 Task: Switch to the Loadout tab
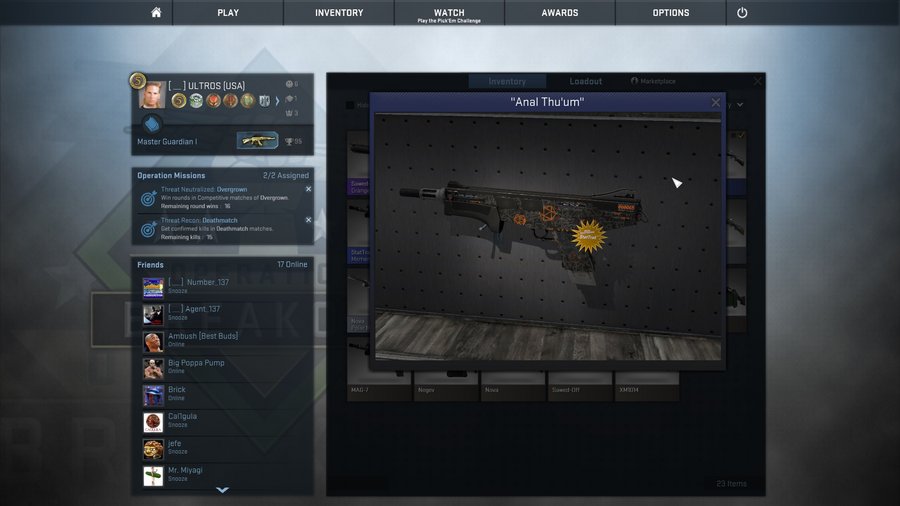point(586,81)
